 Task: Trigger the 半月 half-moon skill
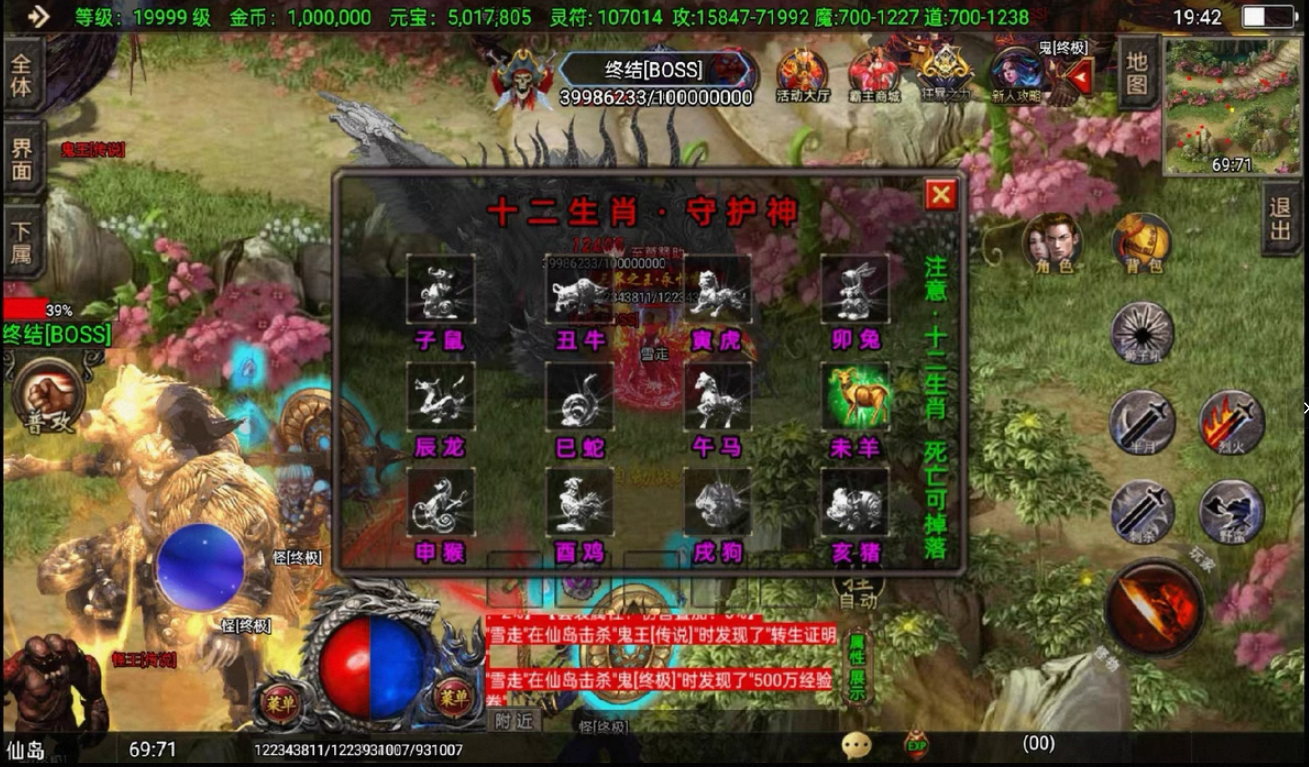point(1142,422)
